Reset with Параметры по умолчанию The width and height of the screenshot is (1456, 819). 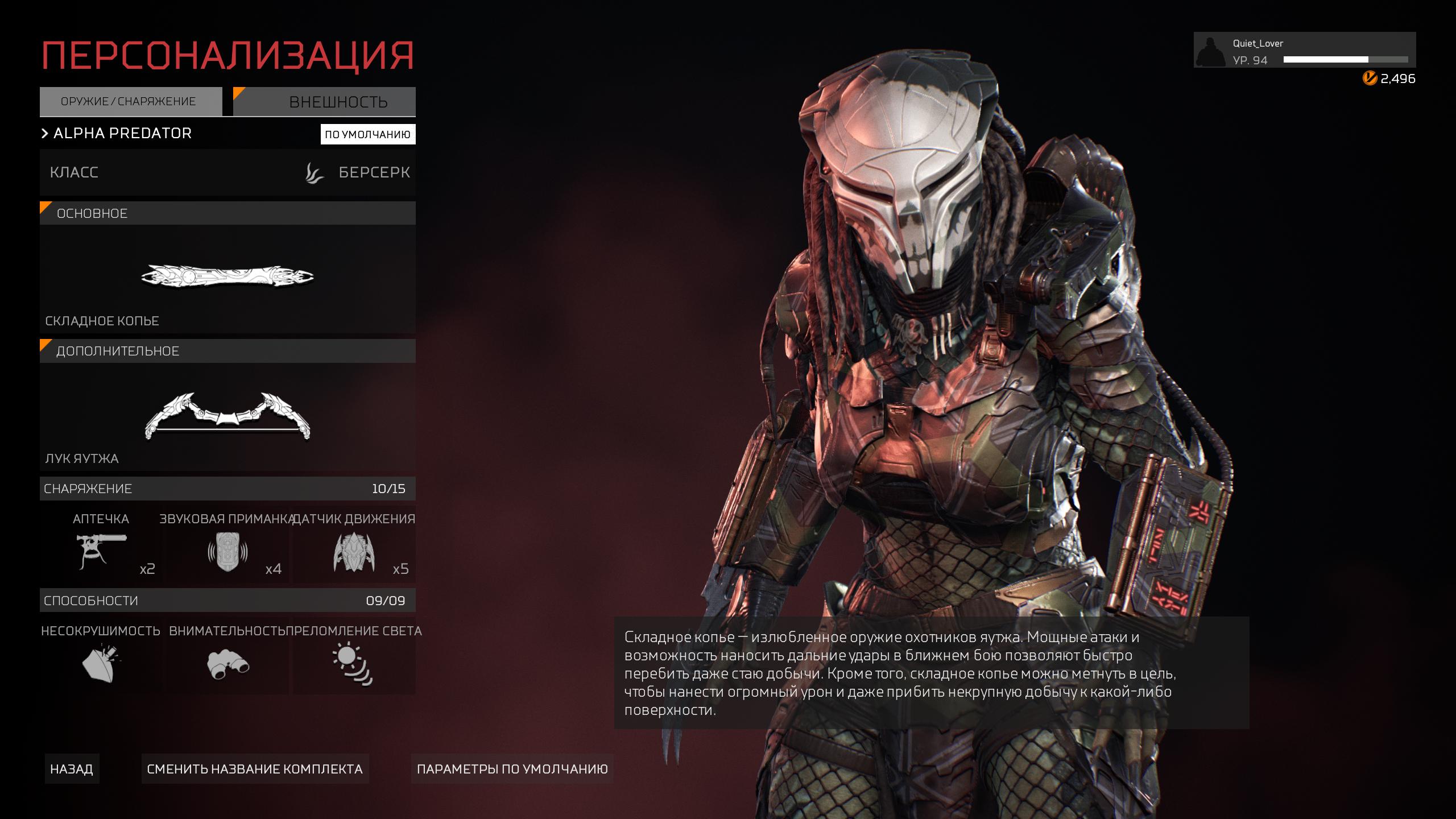coord(512,769)
